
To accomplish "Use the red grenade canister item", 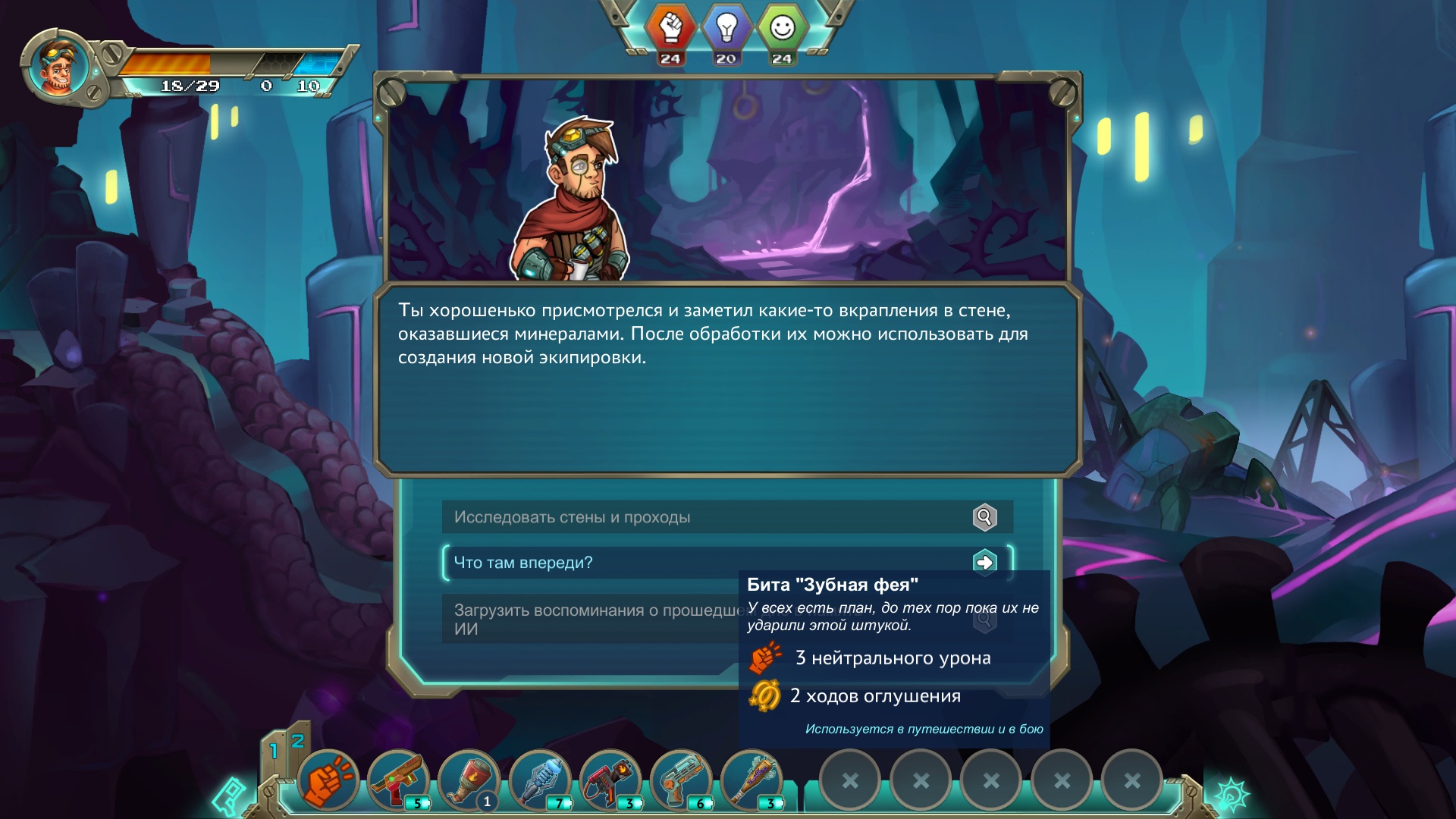I will pos(469,780).
